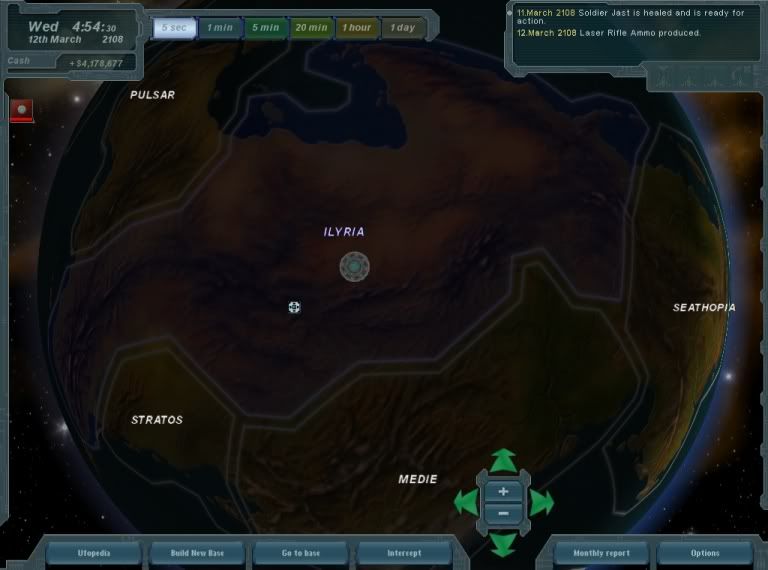
Task: Set time speed to 5 sec
Action: tap(173, 28)
